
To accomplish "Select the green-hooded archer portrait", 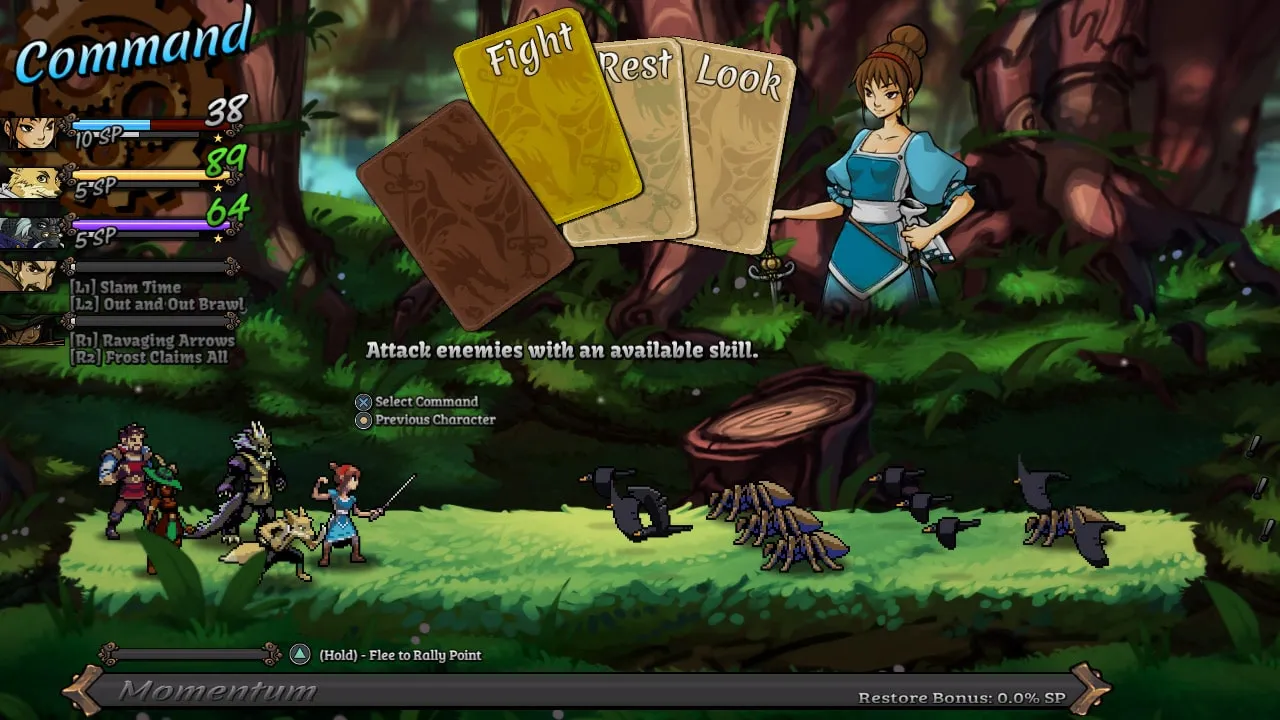I will [x=29, y=330].
